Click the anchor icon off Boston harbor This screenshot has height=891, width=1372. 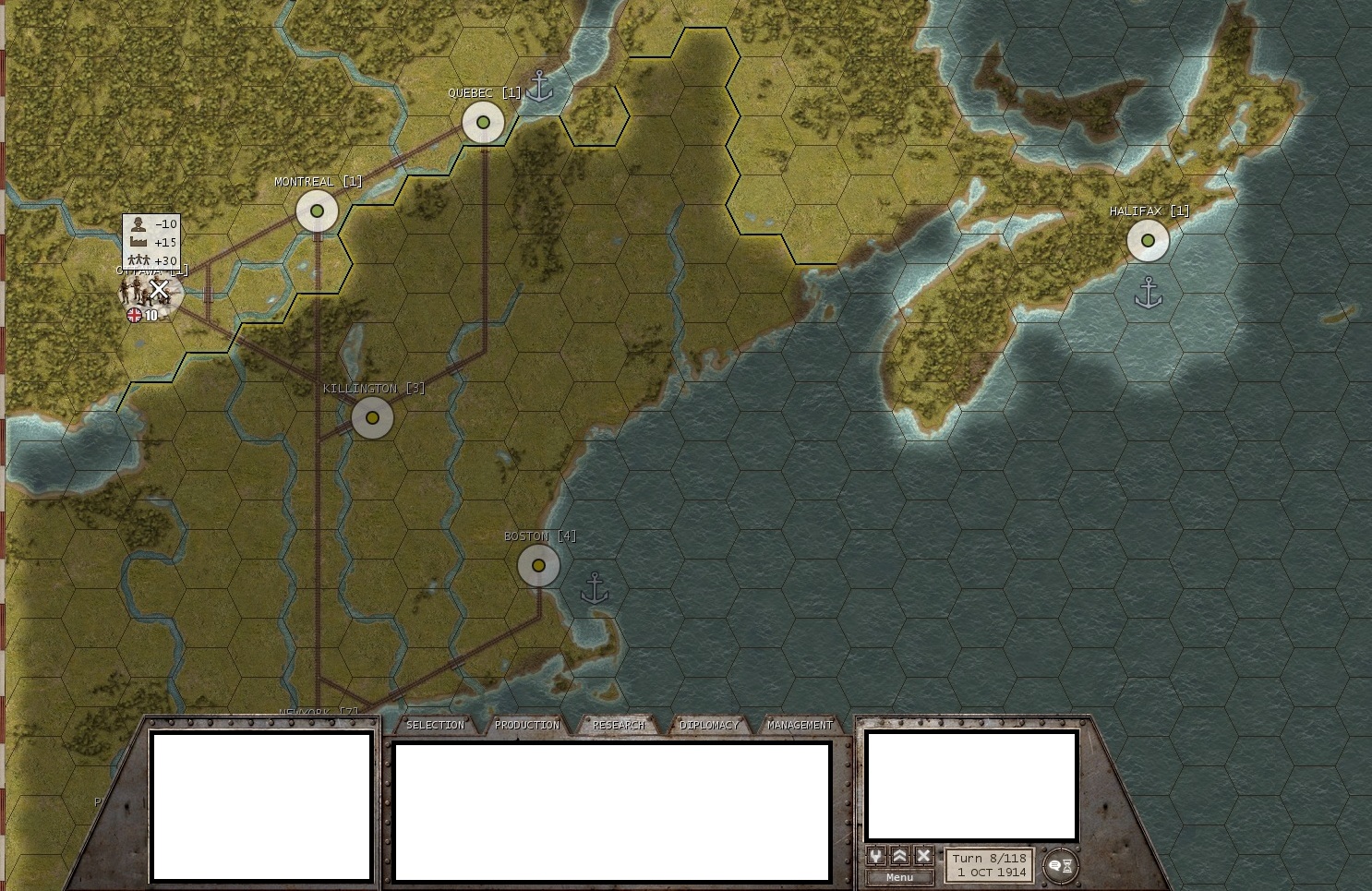point(596,588)
